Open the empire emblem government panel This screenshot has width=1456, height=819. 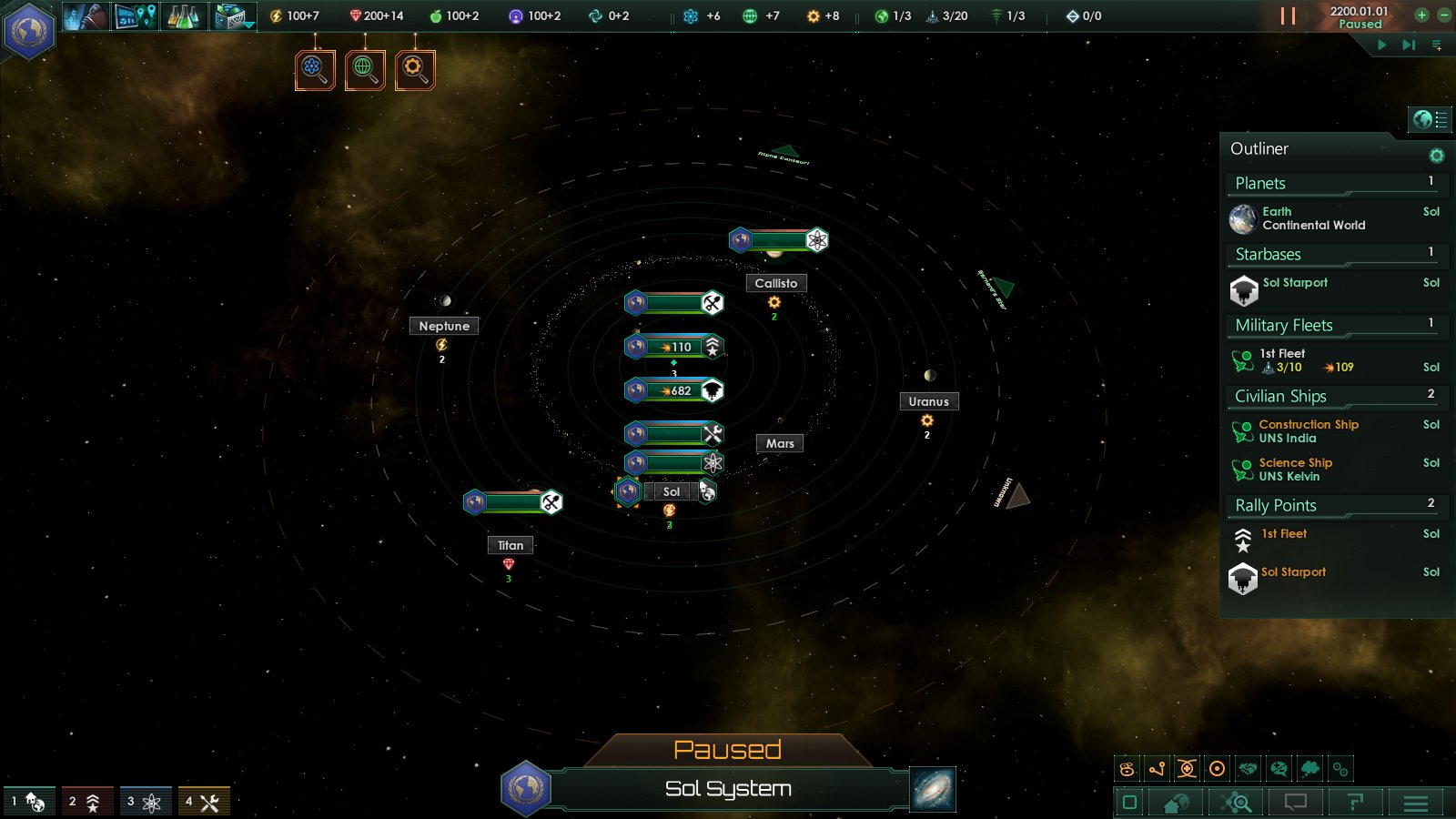(29, 31)
